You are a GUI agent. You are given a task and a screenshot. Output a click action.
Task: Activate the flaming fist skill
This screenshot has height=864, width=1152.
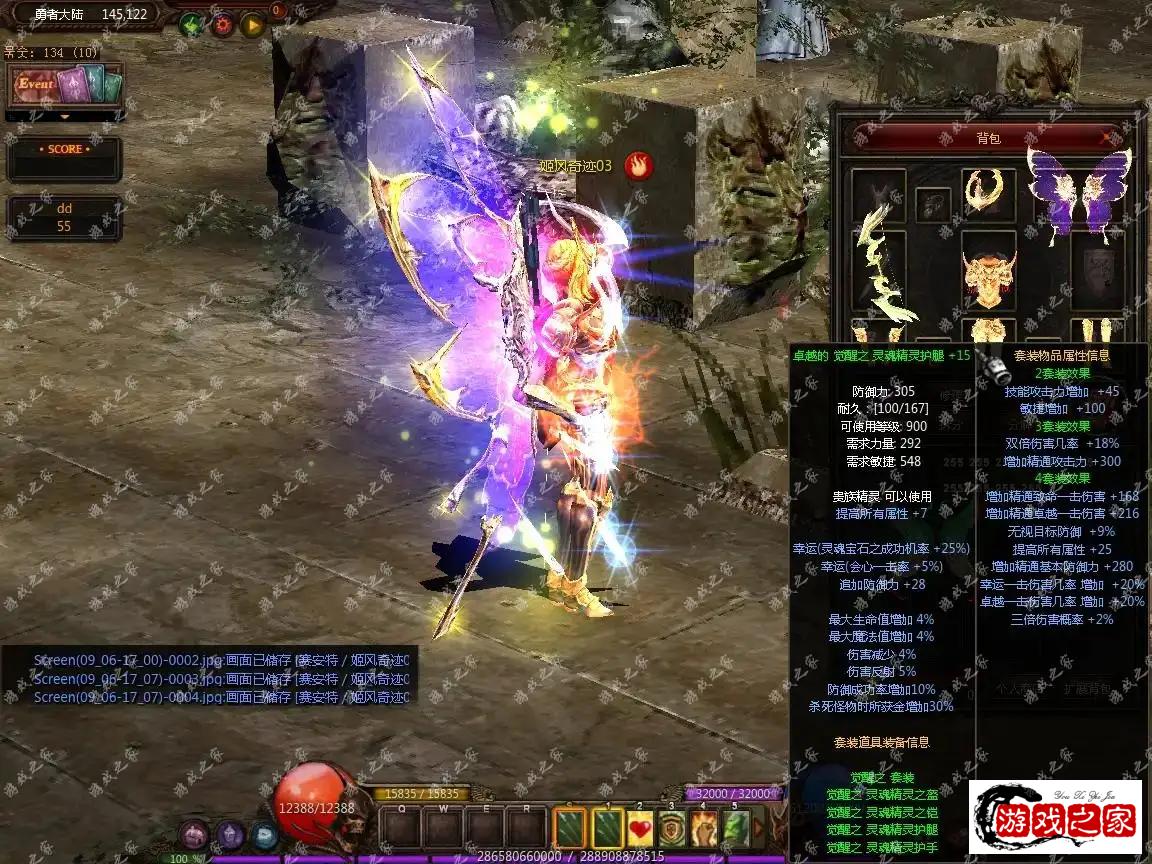pyautogui.click(x=704, y=828)
